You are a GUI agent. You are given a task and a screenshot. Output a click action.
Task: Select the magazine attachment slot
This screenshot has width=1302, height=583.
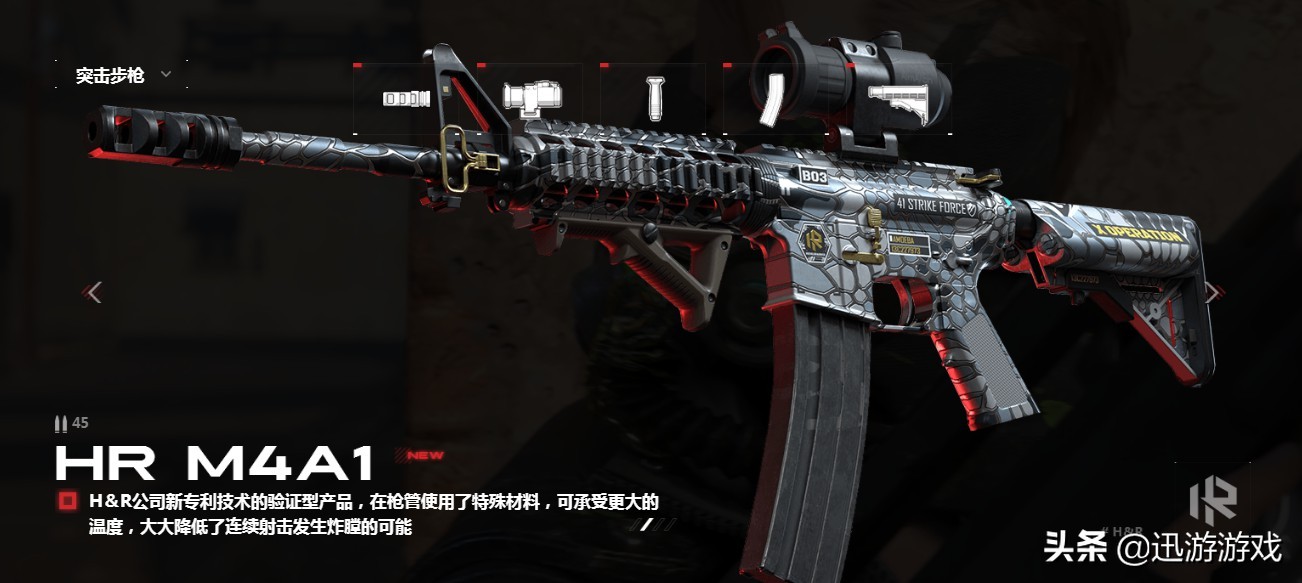coord(771,99)
